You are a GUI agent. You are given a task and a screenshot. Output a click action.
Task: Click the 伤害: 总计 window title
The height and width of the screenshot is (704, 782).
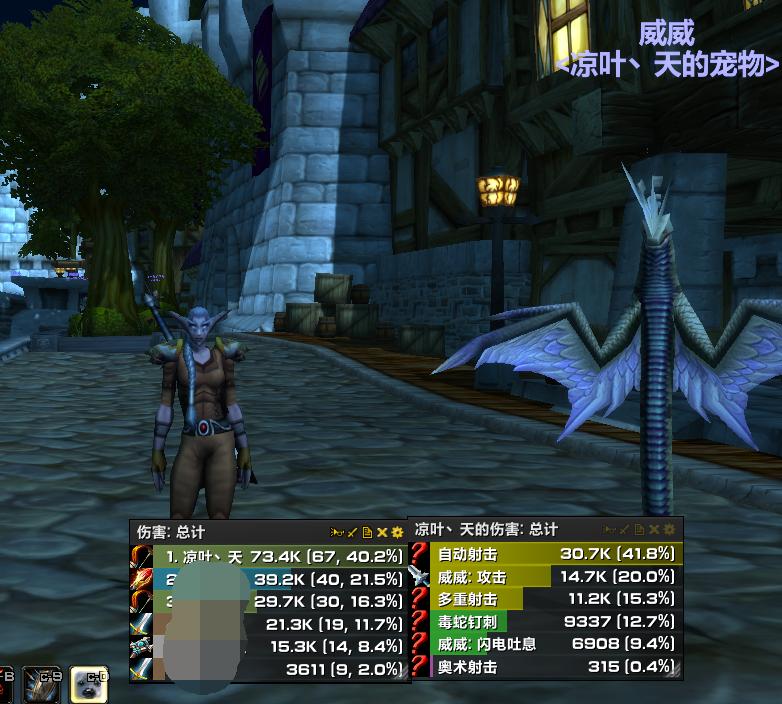point(171,532)
